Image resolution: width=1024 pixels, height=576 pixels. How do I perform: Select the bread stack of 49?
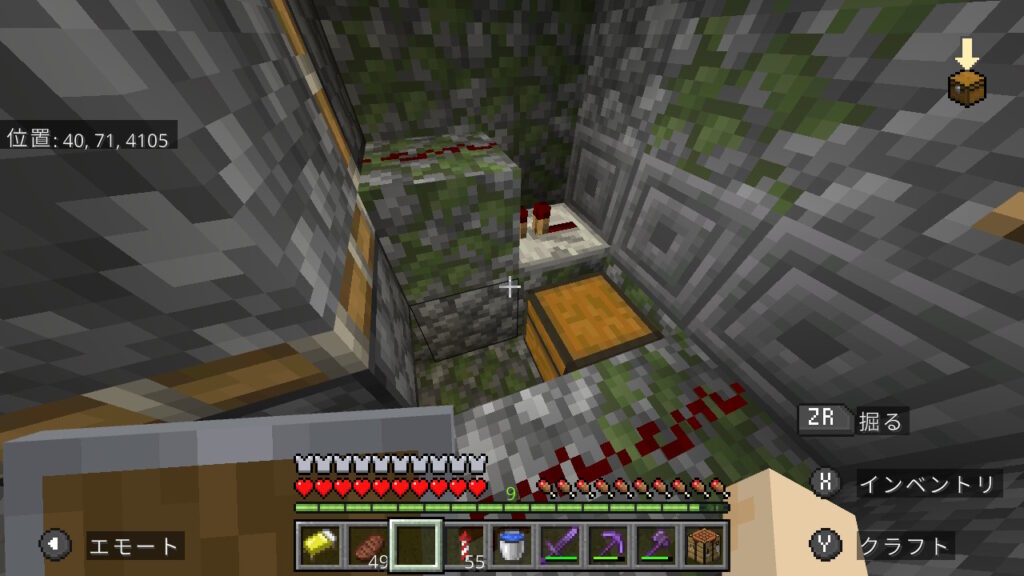click(367, 545)
